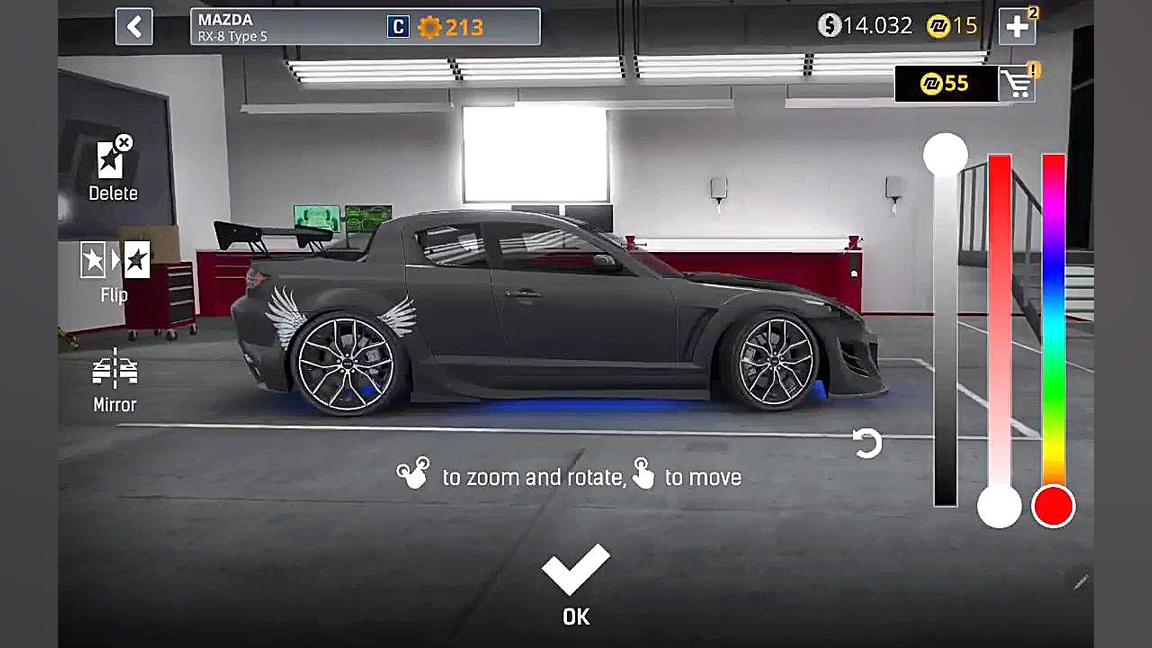The height and width of the screenshot is (648, 1152).
Task: Click the rainbow hue slider's red handle
Action: pyautogui.click(x=1053, y=506)
